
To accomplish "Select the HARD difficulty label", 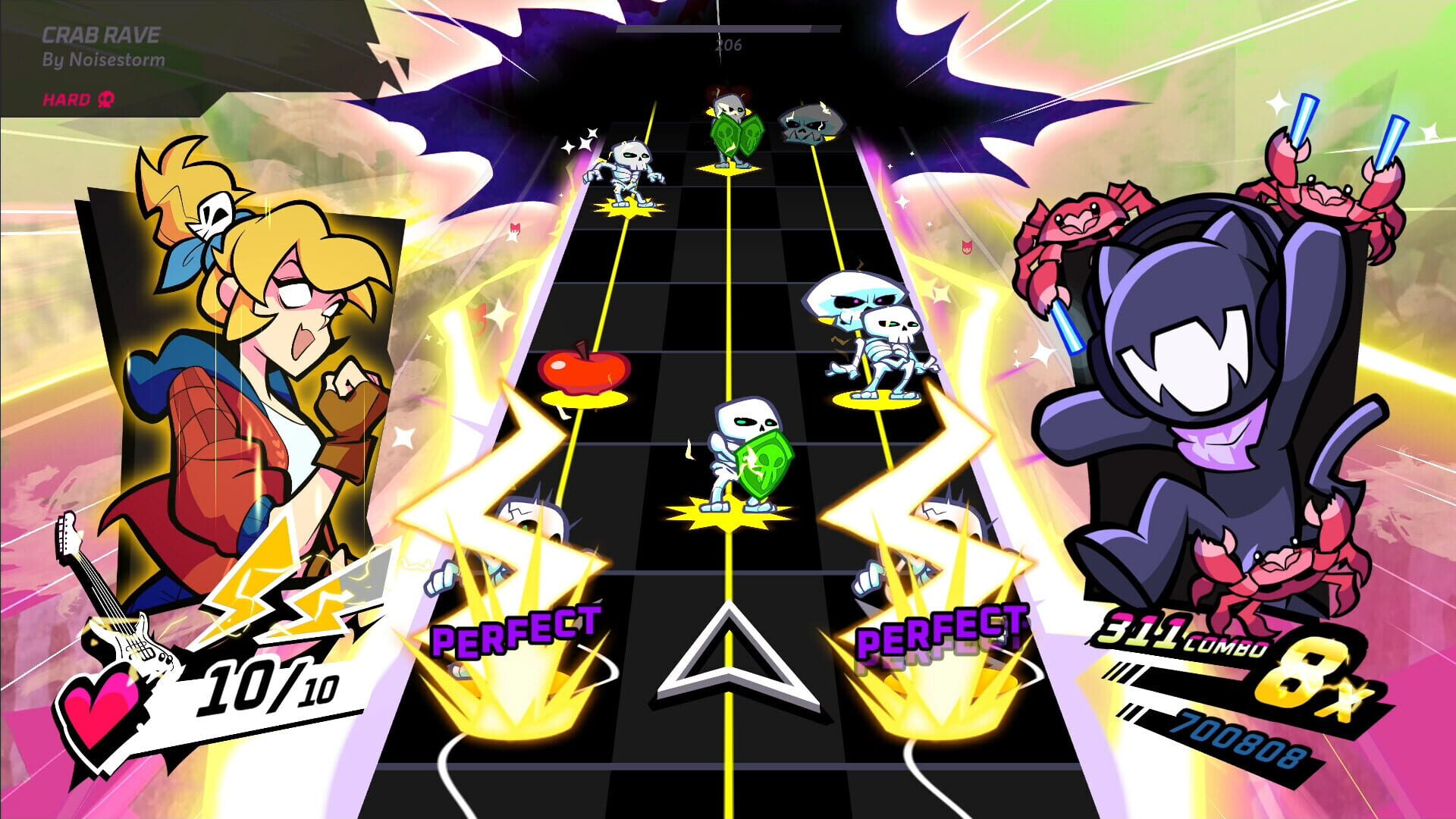I will point(67,98).
